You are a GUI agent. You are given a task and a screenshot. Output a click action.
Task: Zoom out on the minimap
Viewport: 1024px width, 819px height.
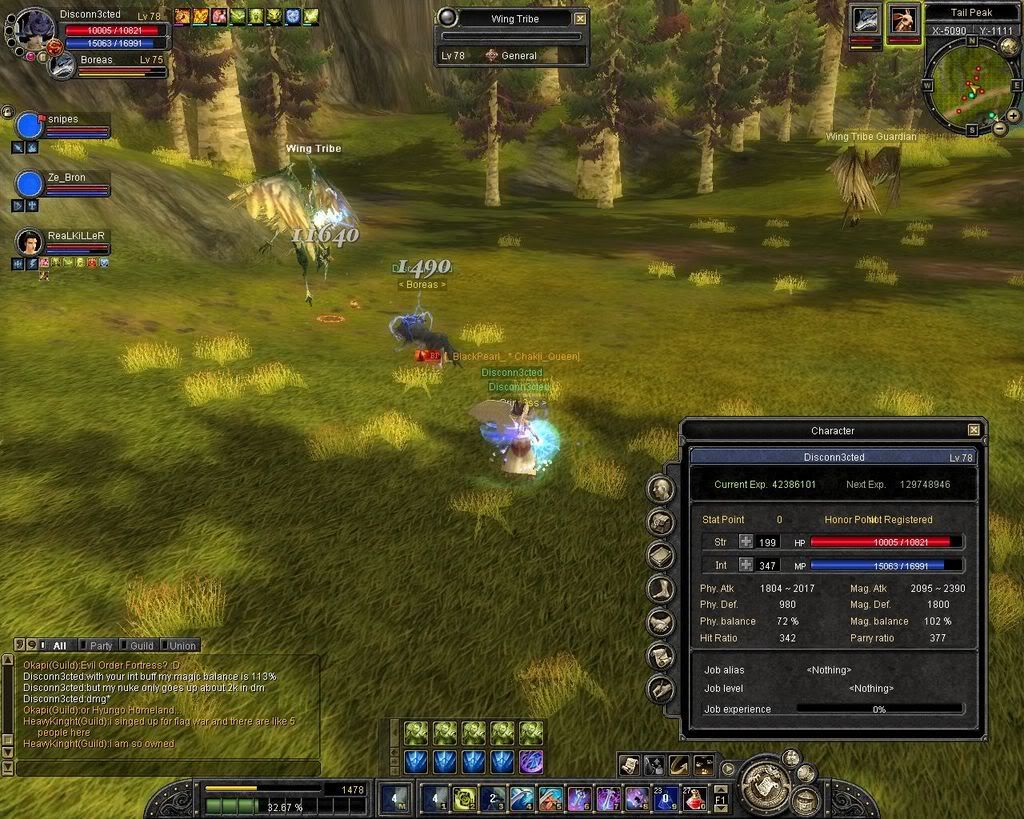tap(998, 128)
